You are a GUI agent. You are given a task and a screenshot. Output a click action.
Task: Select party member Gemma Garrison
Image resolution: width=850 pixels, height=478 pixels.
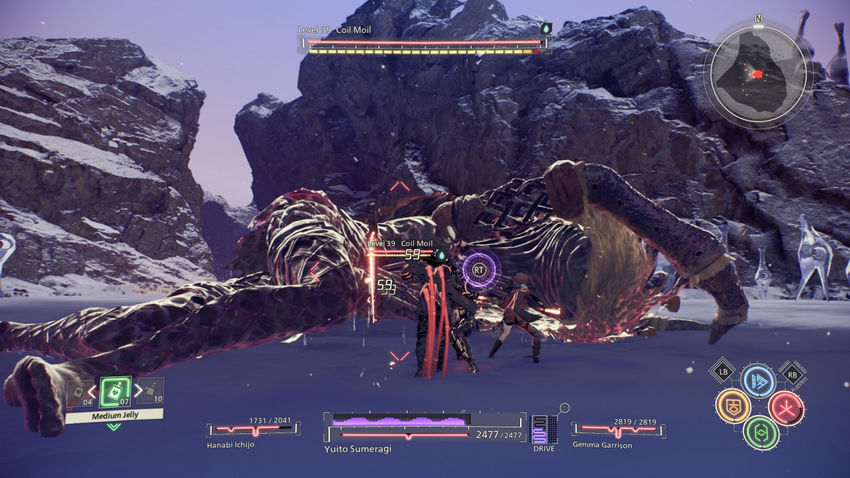tap(615, 431)
